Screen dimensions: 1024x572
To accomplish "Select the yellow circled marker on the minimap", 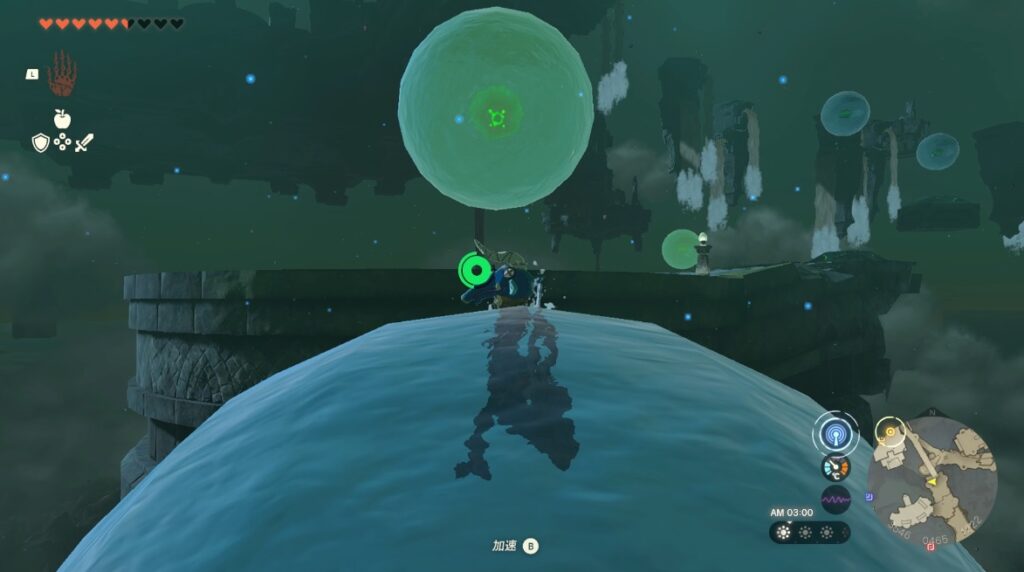I will tap(887, 432).
